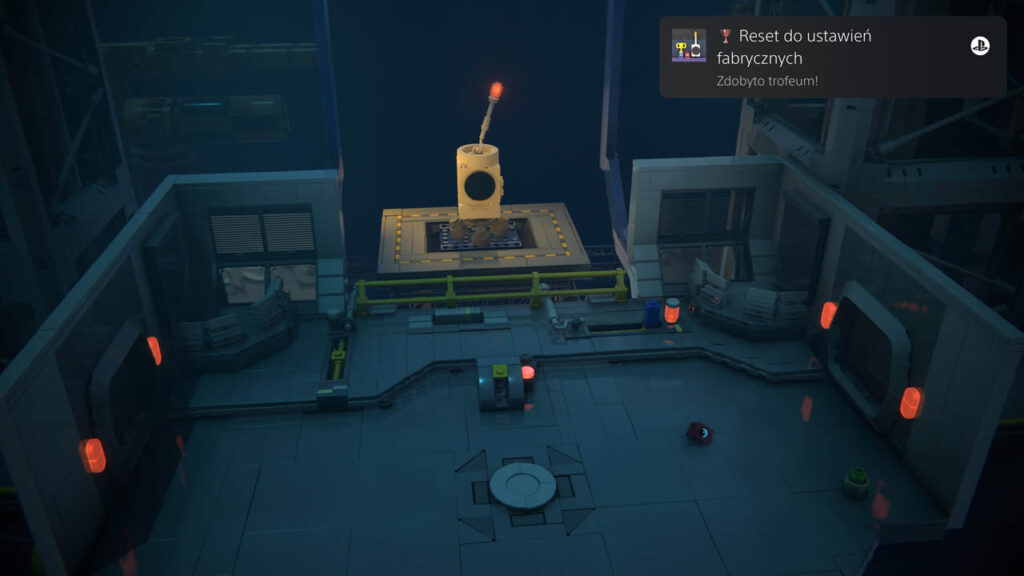Click the trophy thumbnail in the notification
Viewport: 1024px width, 576px height.
[x=689, y=46]
